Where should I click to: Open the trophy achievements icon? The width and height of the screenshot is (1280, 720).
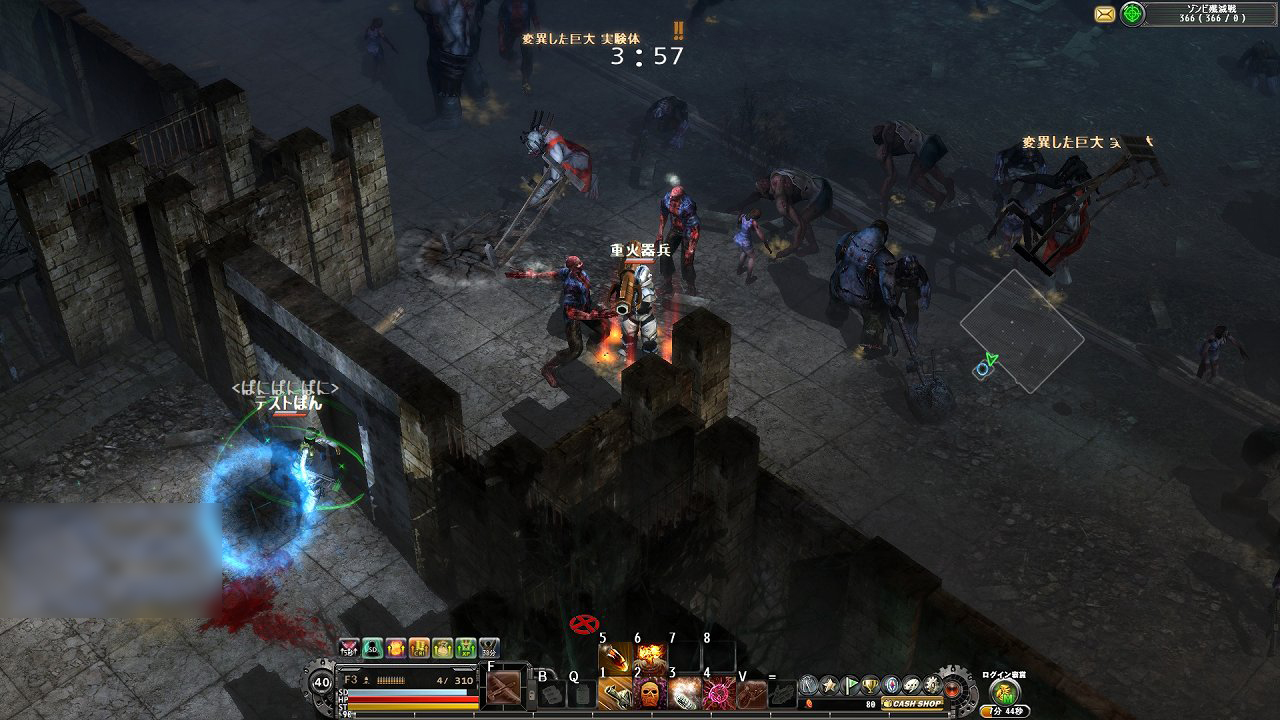(x=868, y=685)
